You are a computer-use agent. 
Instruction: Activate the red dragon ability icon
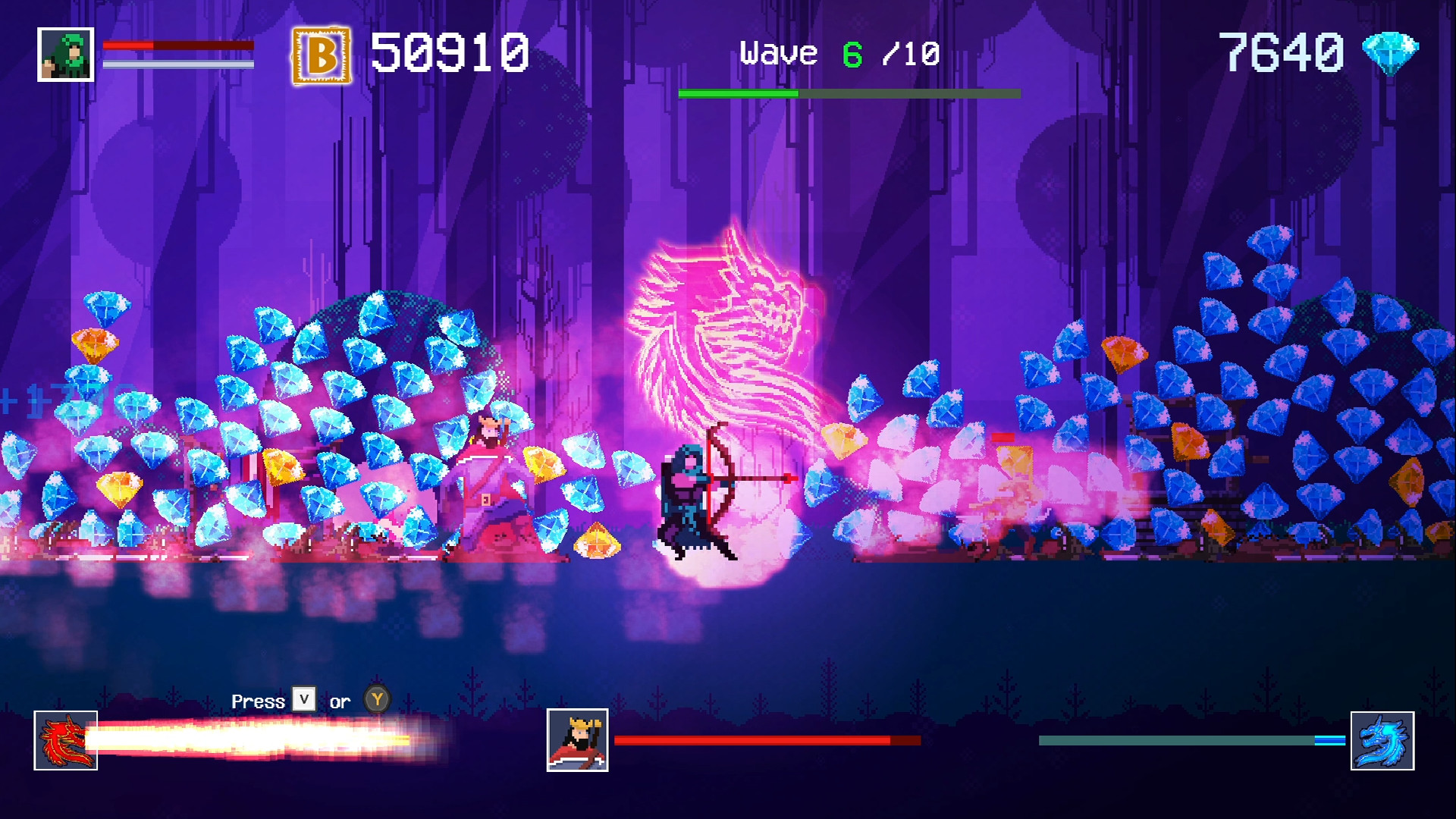point(66,740)
